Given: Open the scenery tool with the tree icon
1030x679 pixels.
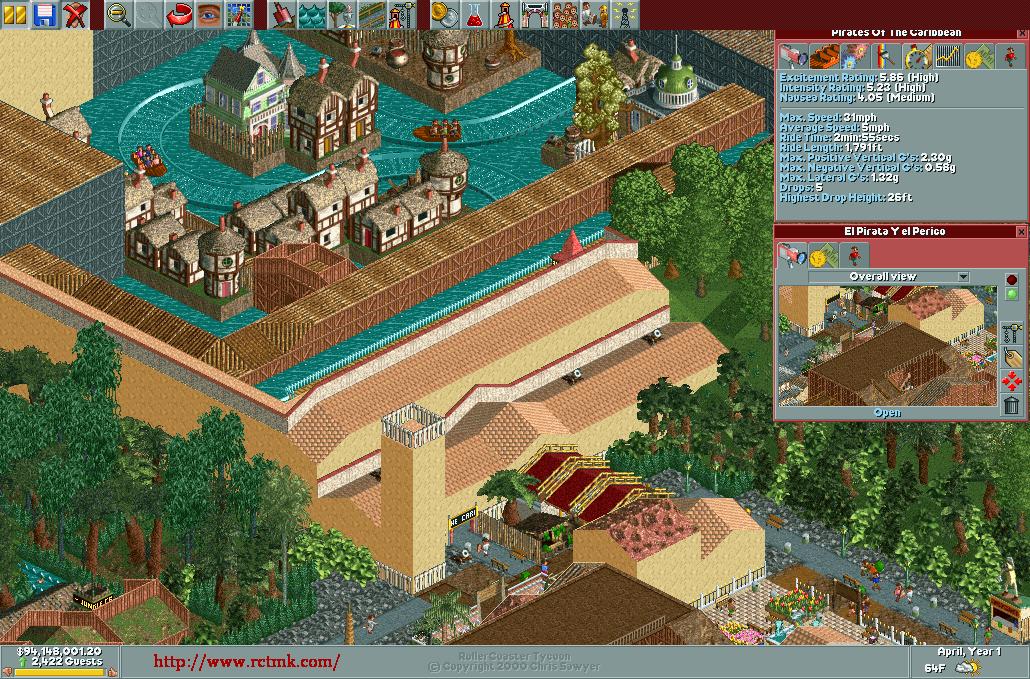Looking at the screenshot, I should 342,14.
